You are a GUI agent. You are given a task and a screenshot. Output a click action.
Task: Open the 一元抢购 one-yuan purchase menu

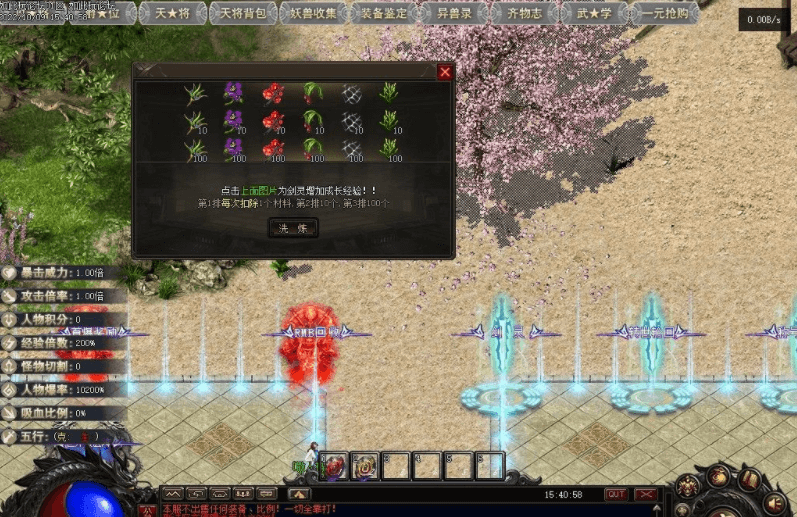(665, 14)
